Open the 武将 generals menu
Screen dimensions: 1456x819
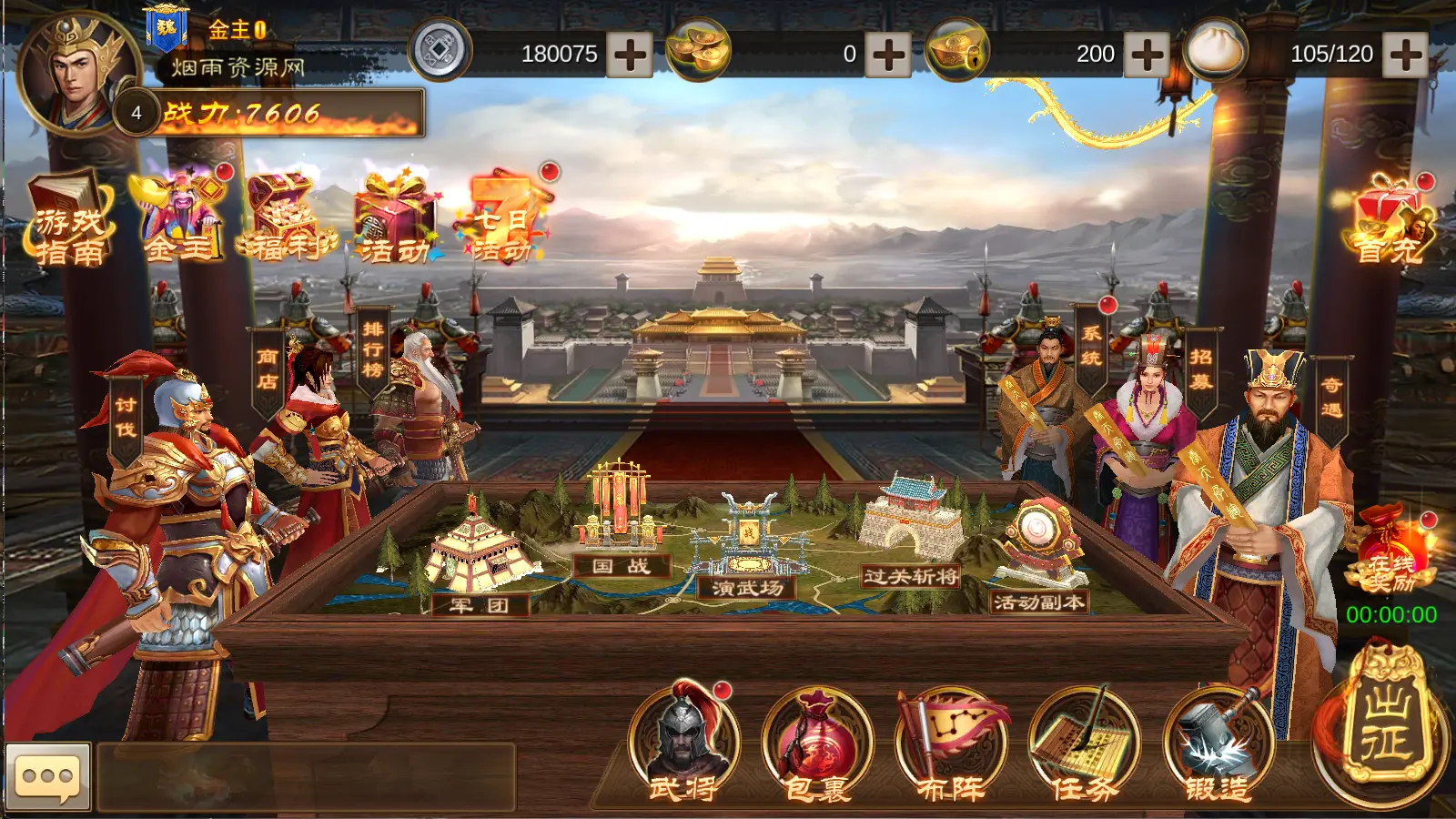pyautogui.click(x=683, y=743)
